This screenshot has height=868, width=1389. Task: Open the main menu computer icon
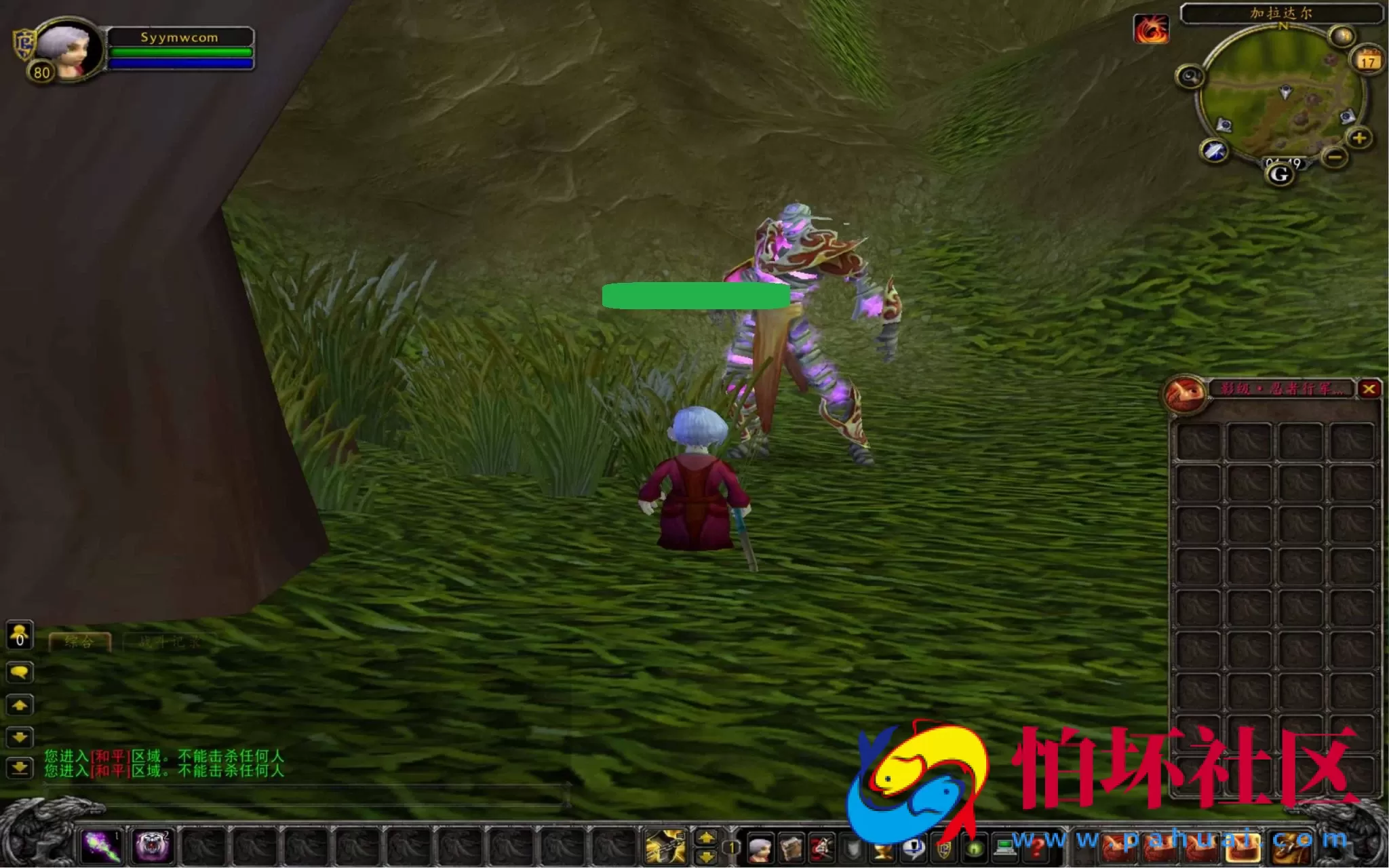[x=1005, y=846]
